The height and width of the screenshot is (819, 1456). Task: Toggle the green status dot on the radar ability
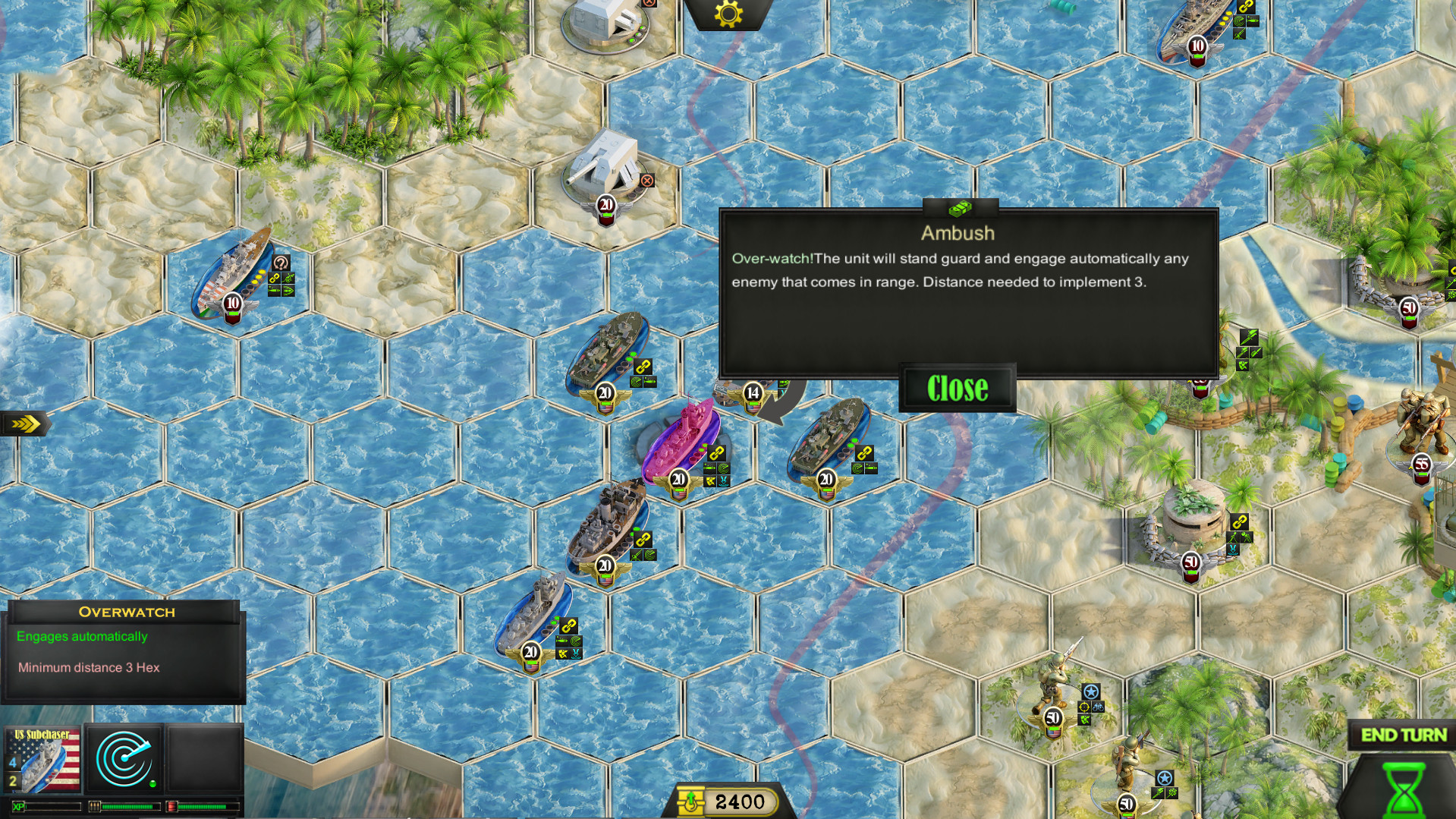[x=153, y=783]
